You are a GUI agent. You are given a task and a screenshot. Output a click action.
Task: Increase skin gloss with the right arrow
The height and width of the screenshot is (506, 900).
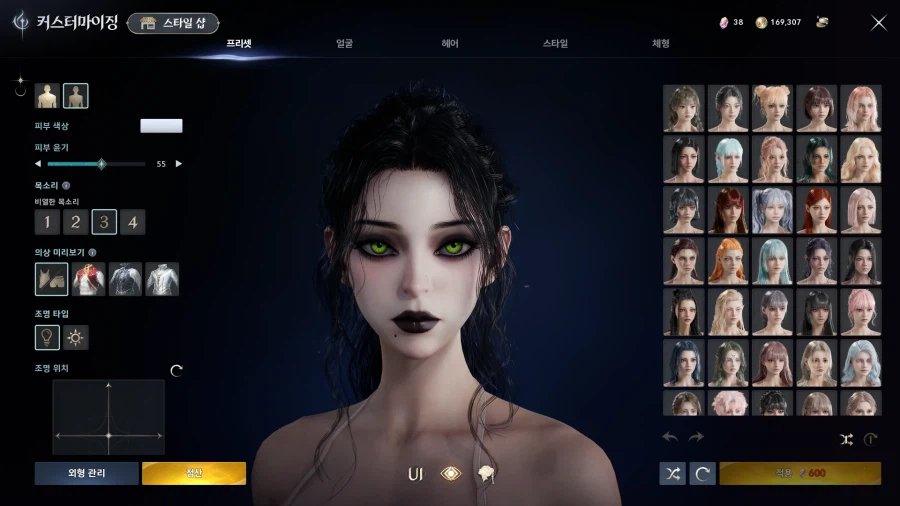[x=179, y=163]
